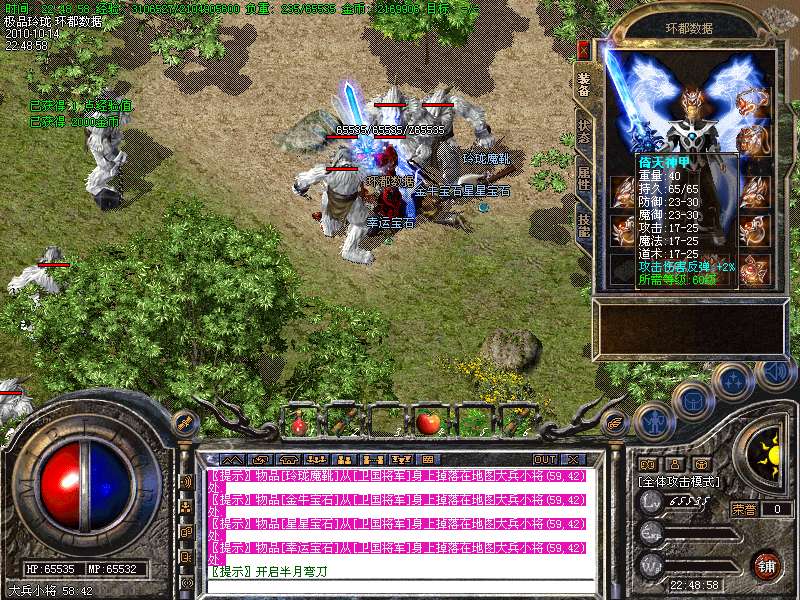Switch to the 技能 skills tab
Screen dimensions: 800x600
click(584, 229)
